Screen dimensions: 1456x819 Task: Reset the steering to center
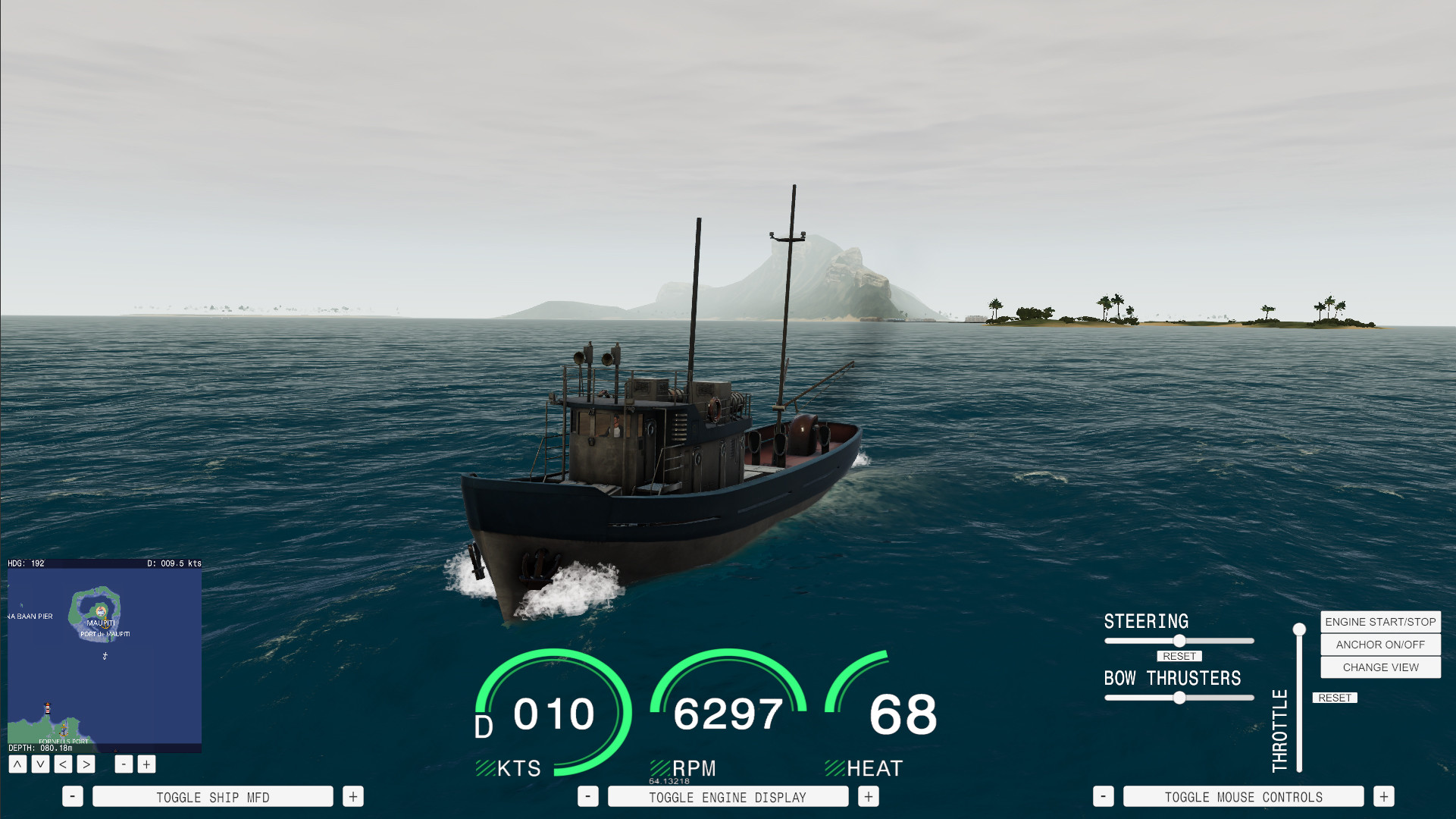1179,656
